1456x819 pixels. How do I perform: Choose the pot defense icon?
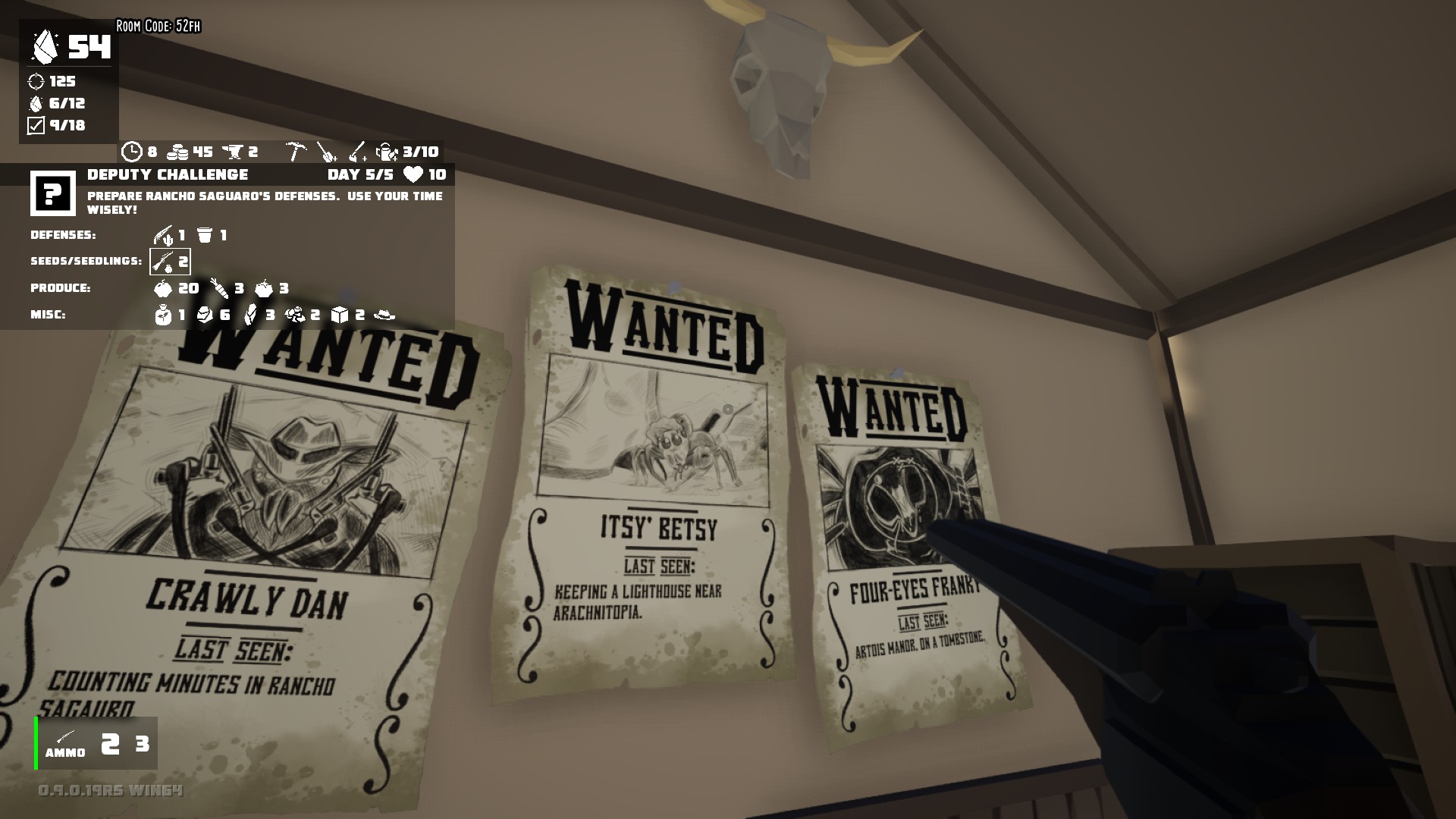click(x=205, y=235)
